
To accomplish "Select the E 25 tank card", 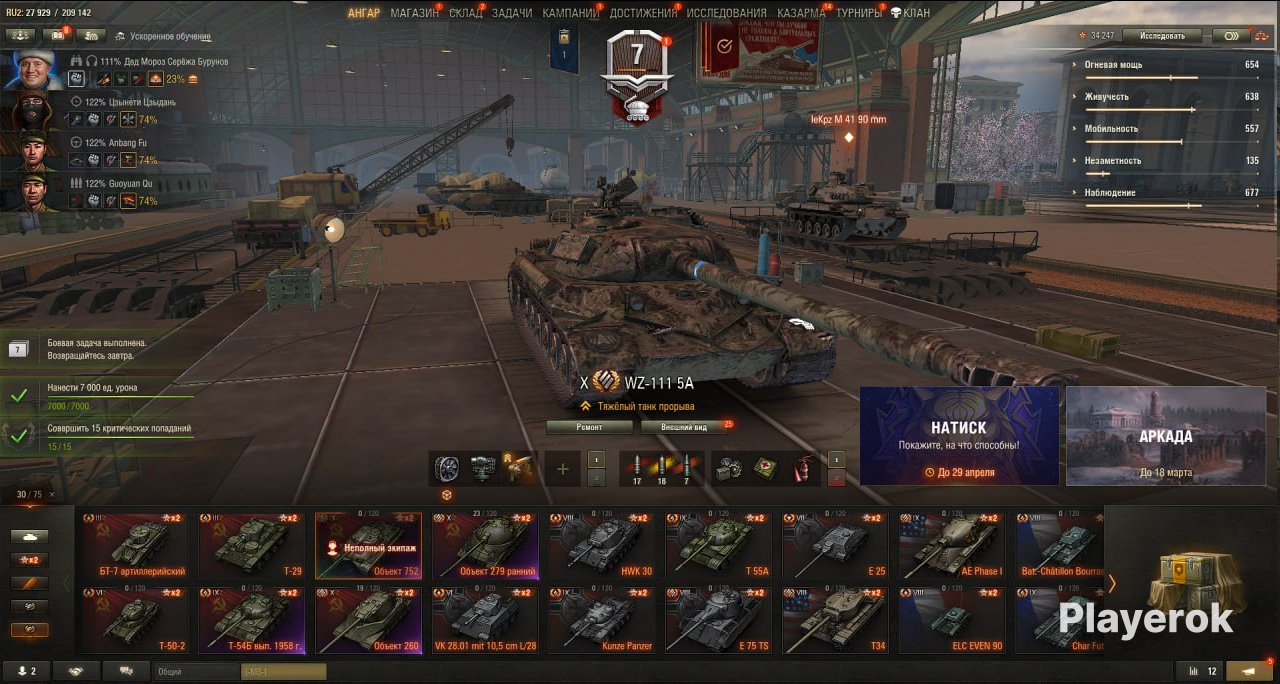I will point(835,546).
